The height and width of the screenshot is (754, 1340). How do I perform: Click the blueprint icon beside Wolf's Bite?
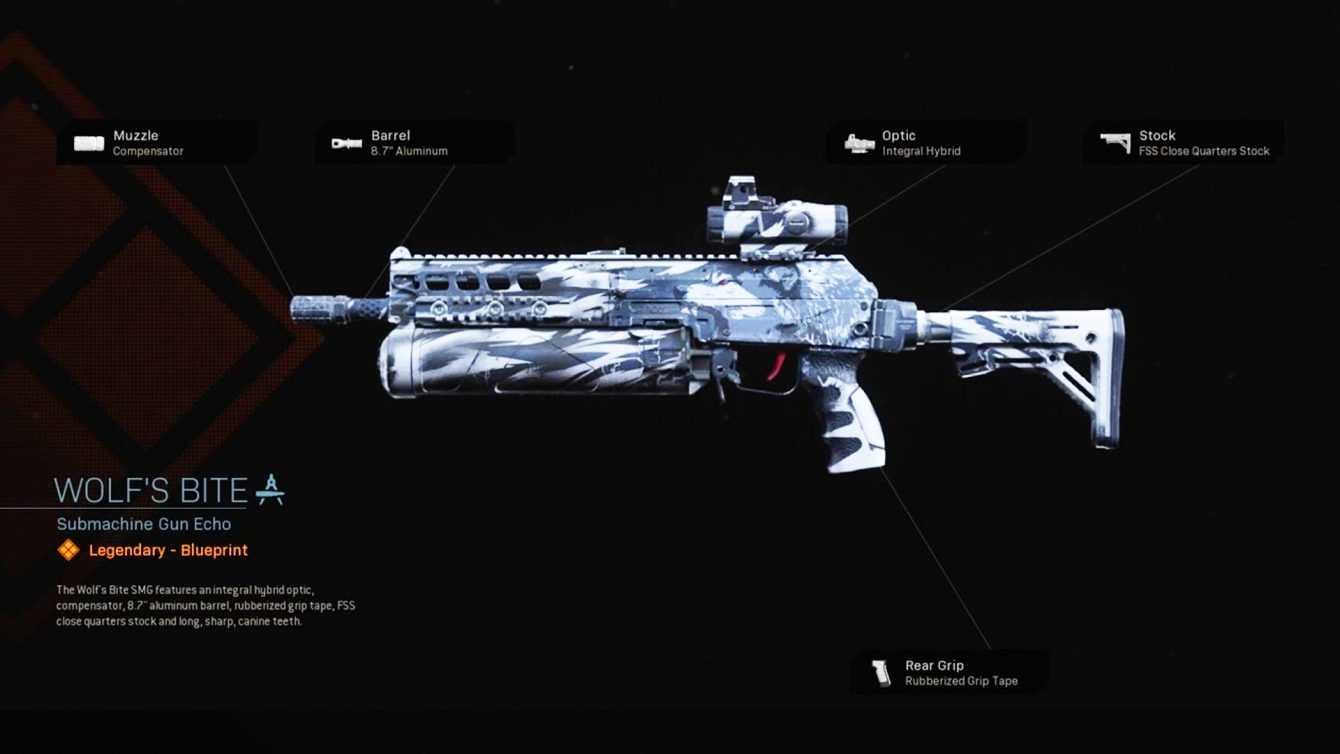(270, 489)
